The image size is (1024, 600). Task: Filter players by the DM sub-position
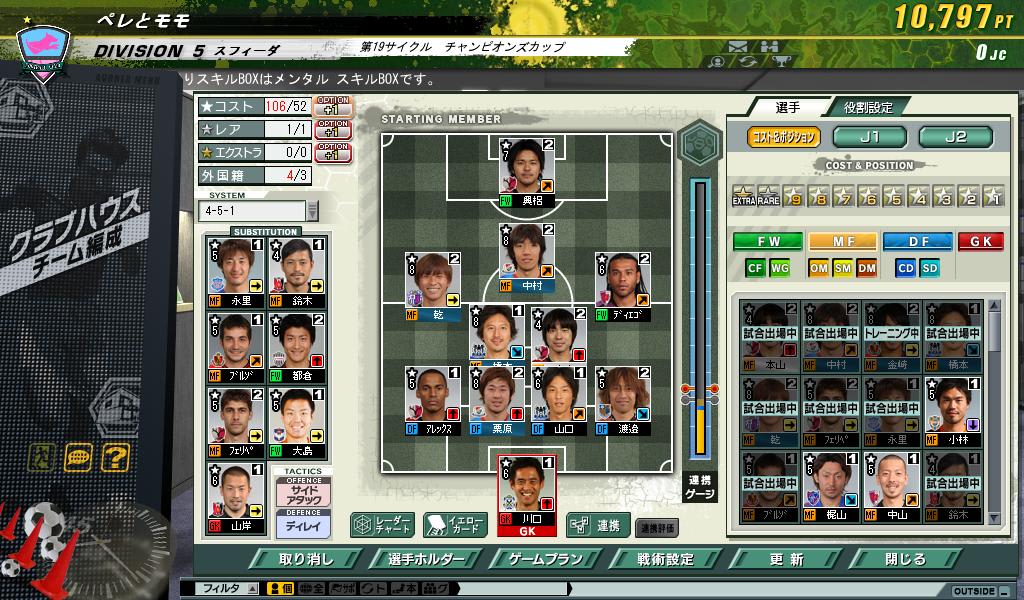pyautogui.click(x=866, y=267)
